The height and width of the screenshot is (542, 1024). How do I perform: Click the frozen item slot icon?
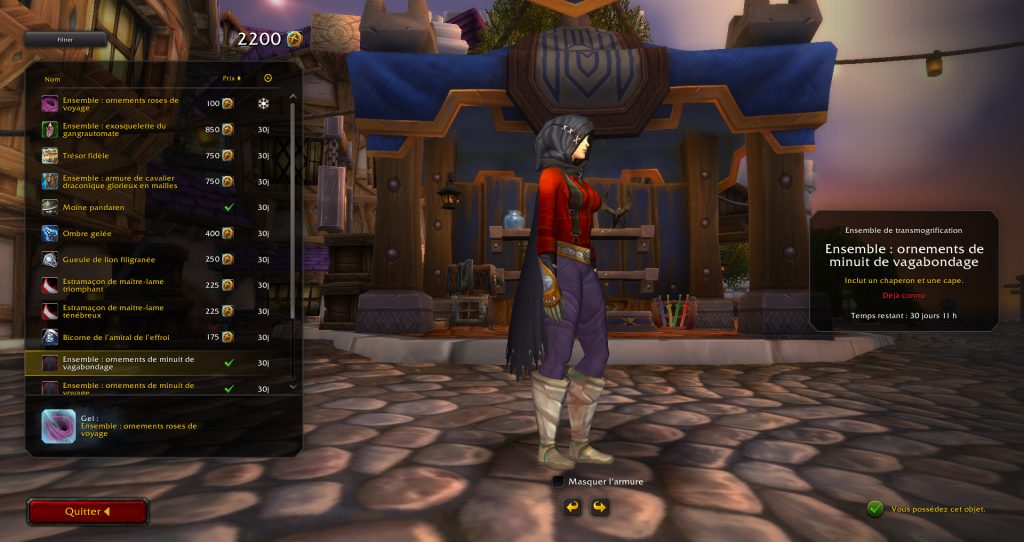click(x=57, y=426)
